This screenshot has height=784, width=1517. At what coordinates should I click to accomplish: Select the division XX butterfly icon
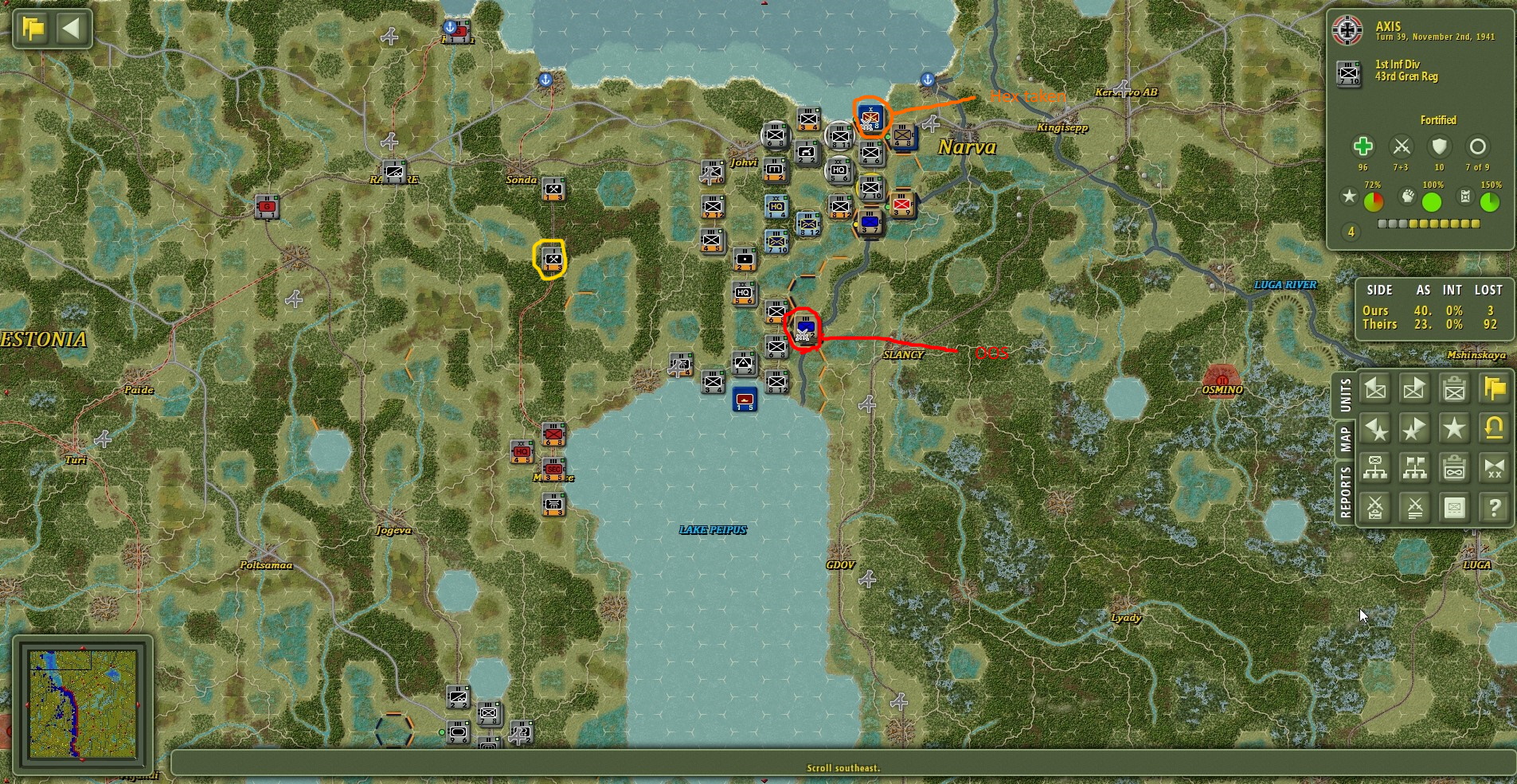click(1494, 468)
